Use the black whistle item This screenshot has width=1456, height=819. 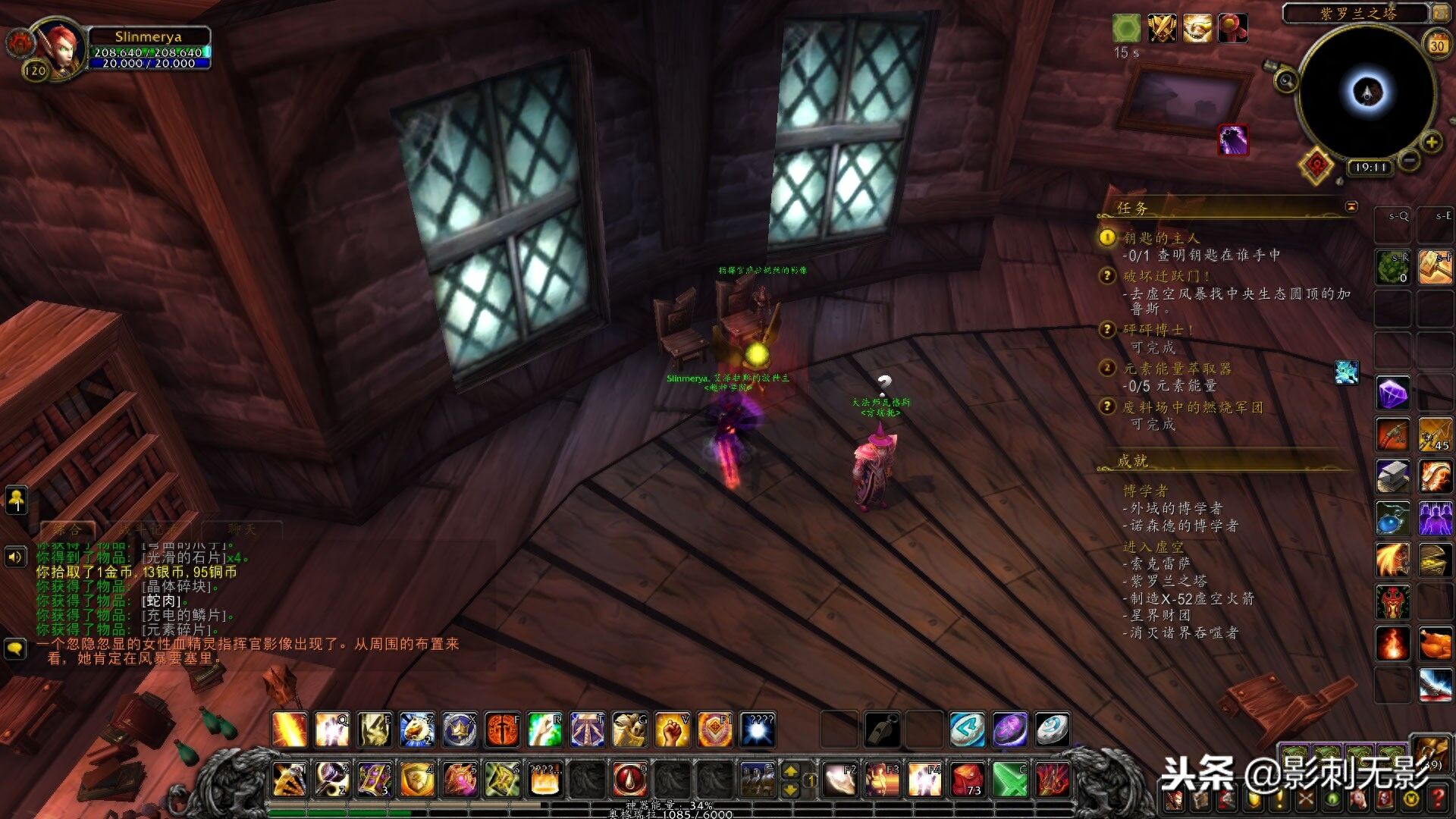tap(883, 730)
